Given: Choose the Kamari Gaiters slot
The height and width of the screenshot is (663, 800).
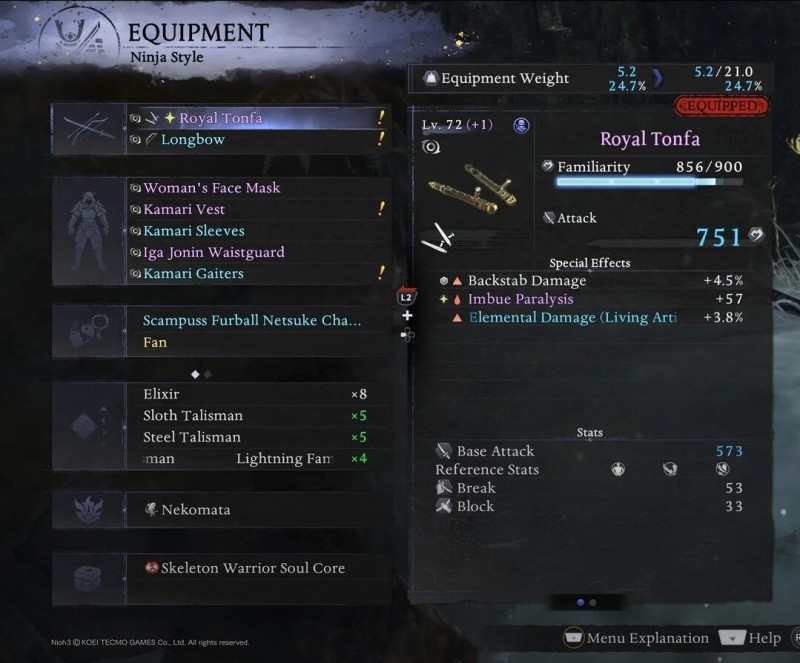Looking at the screenshot, I should [x=193, y=274].
